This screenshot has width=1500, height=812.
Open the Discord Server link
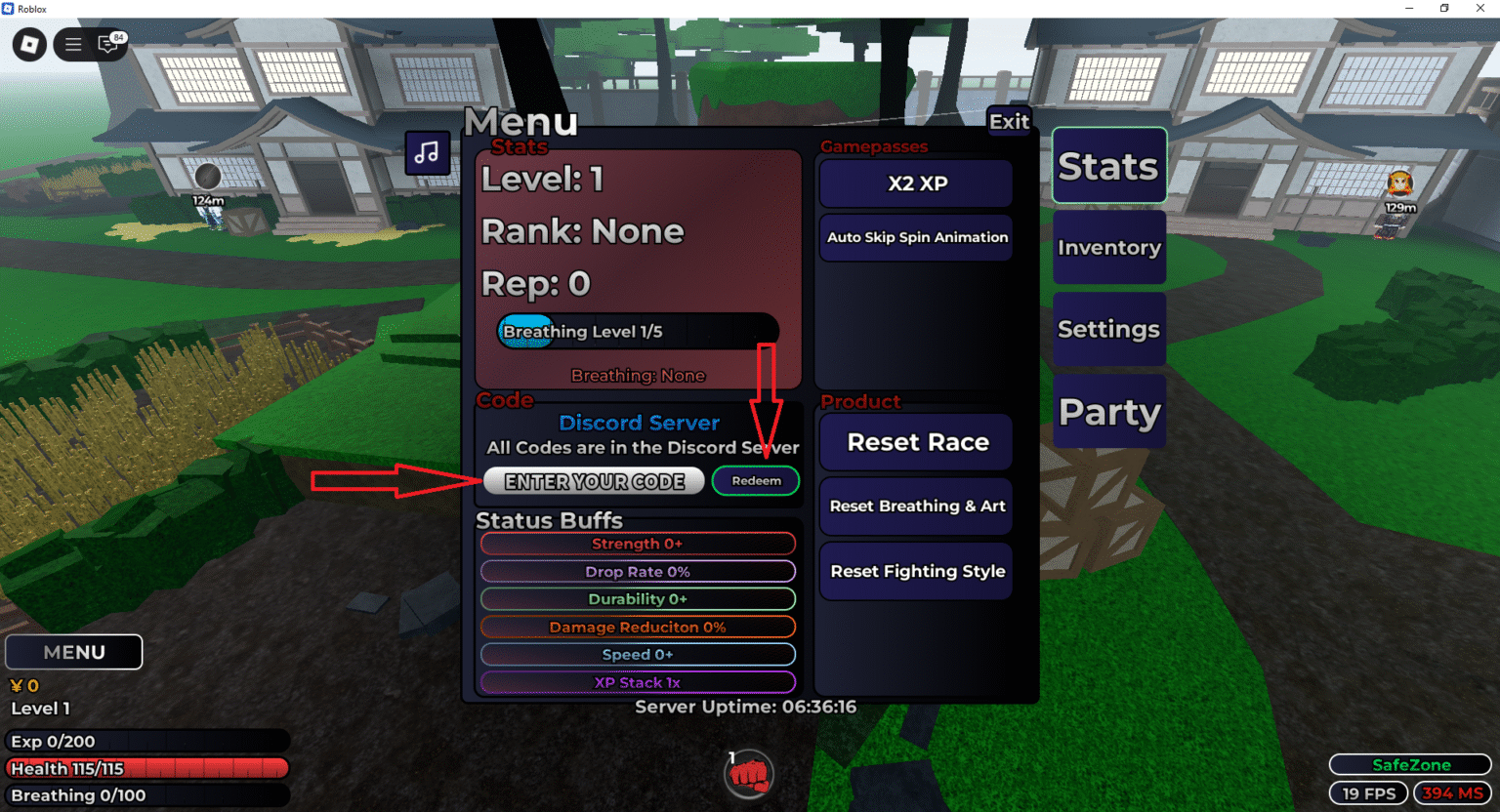639,423
